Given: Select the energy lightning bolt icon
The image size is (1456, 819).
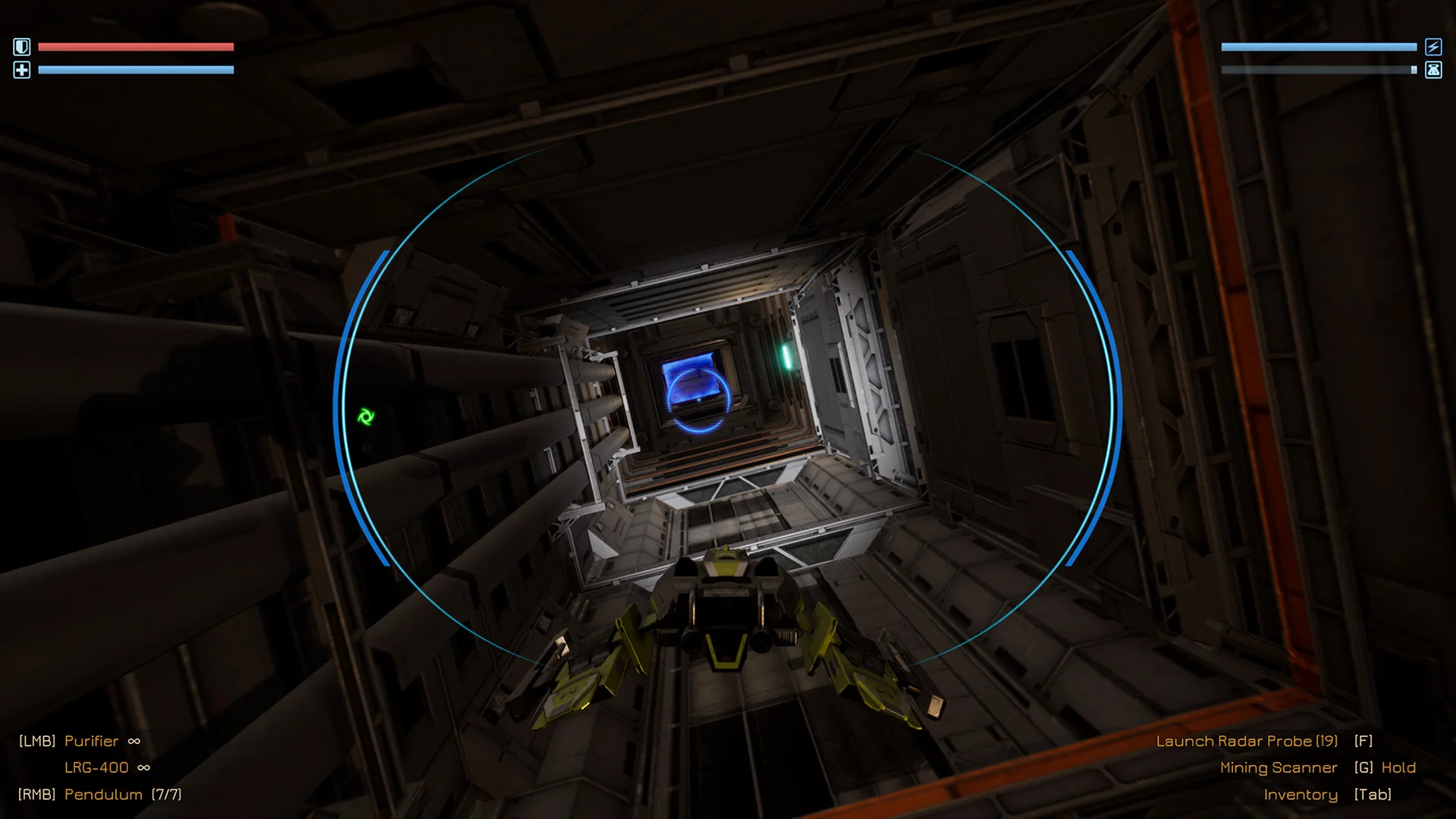Looking at the screenshot, I should coord(1432,46).
